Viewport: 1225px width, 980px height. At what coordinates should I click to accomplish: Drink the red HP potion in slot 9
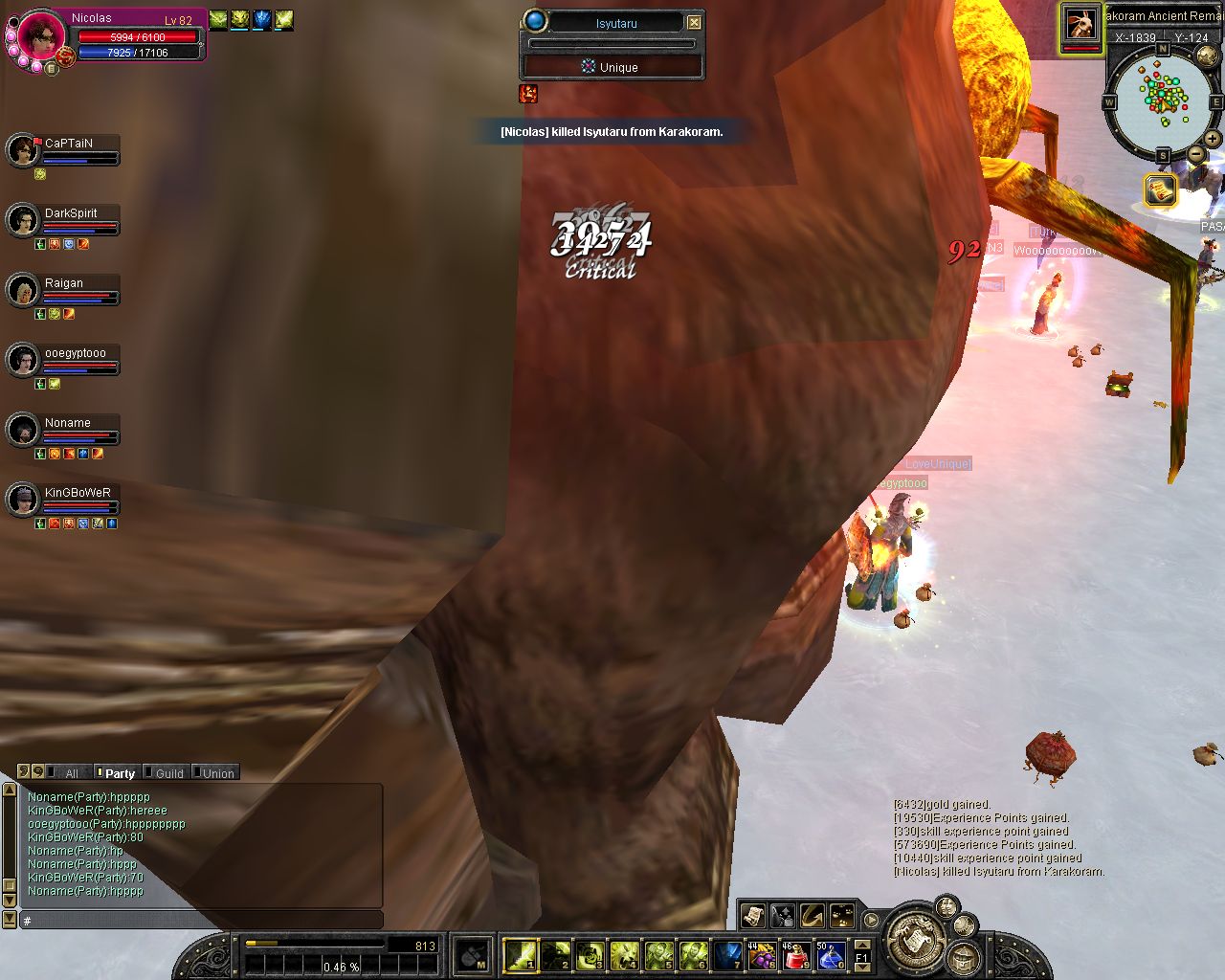(795, 955)
